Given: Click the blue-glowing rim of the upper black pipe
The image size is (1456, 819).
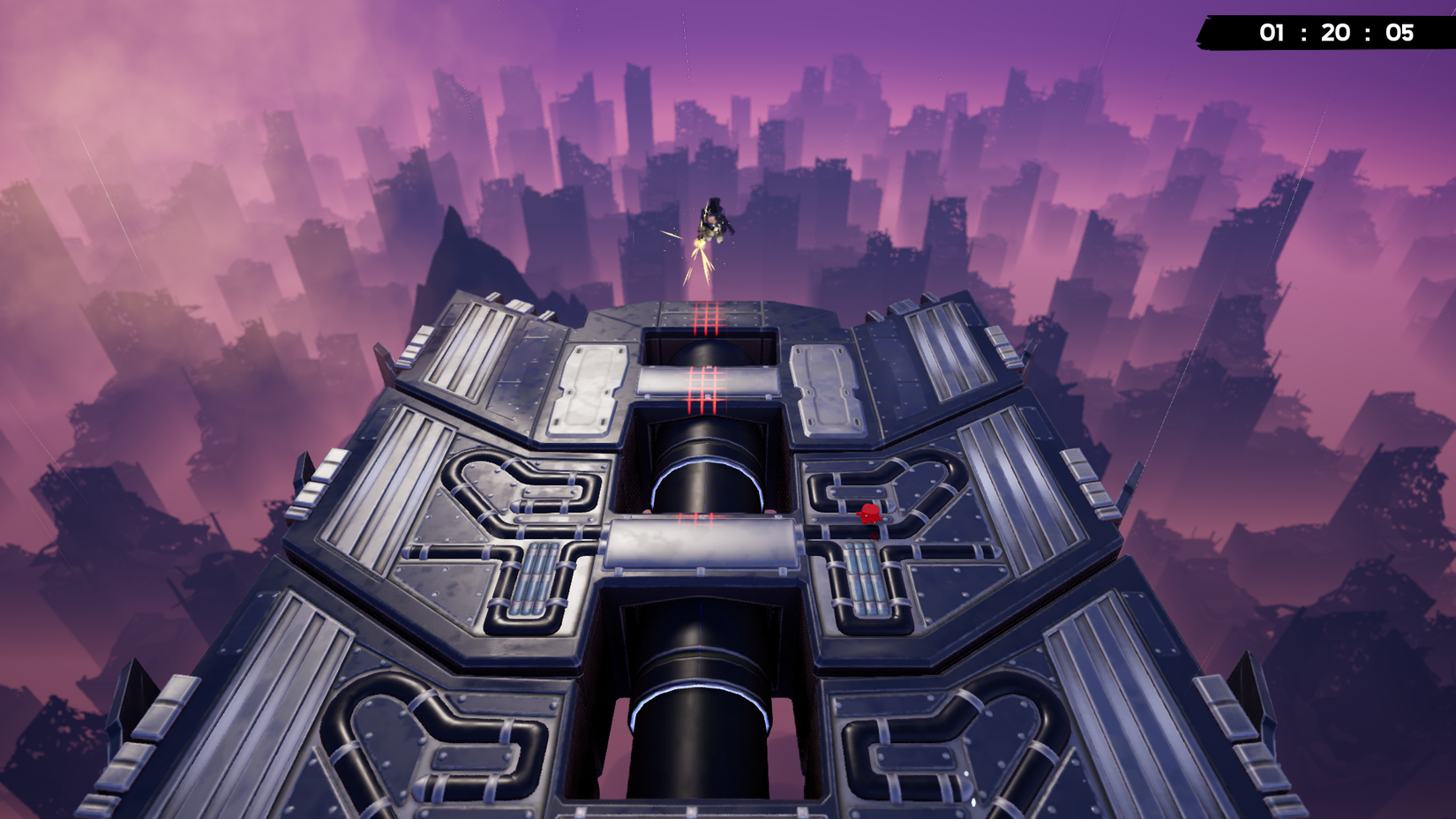Looking at the screenshot, I should [706, 458].
